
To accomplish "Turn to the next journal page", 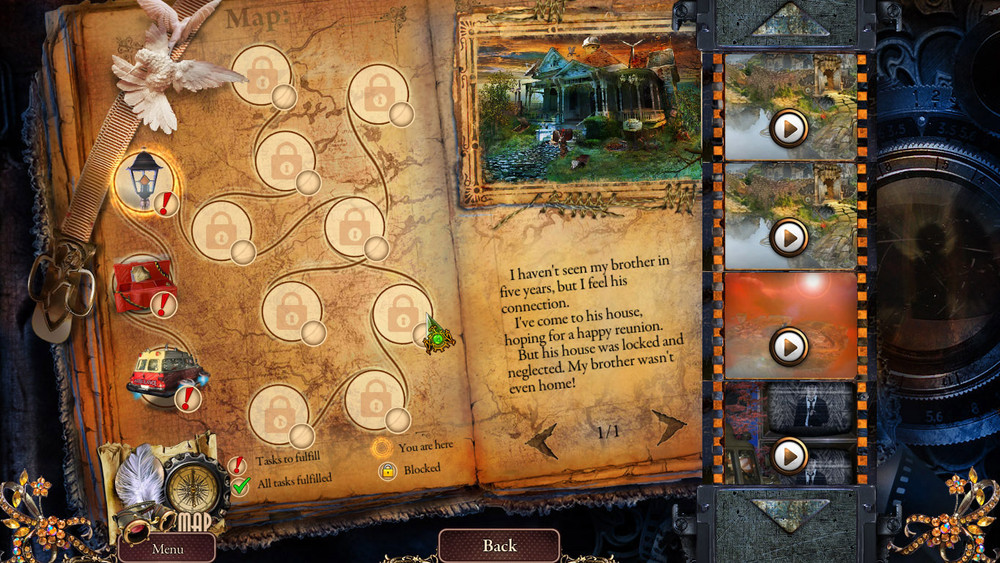I will click(669, 427).
